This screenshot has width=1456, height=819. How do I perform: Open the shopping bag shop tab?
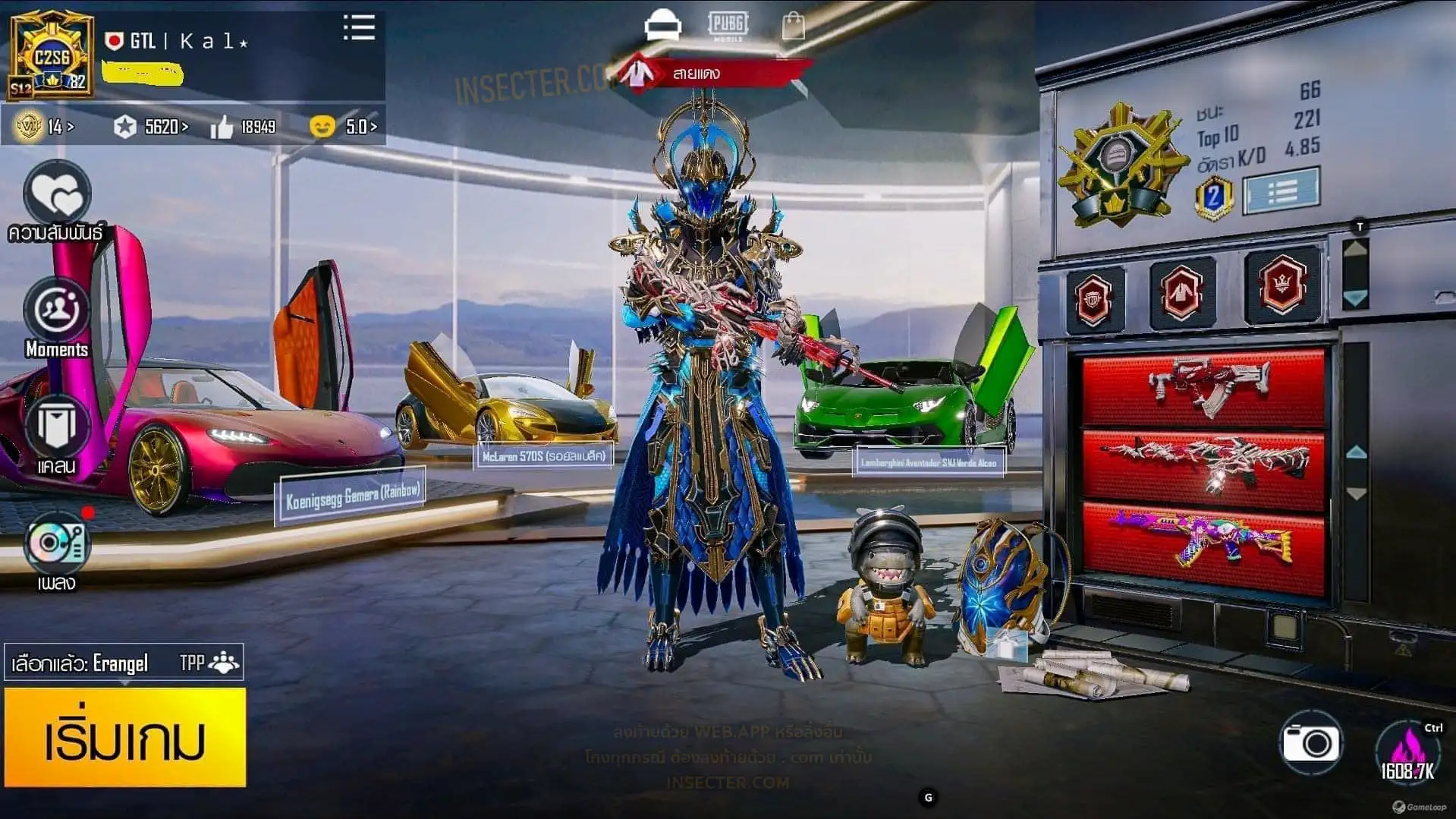coord(794,26)
